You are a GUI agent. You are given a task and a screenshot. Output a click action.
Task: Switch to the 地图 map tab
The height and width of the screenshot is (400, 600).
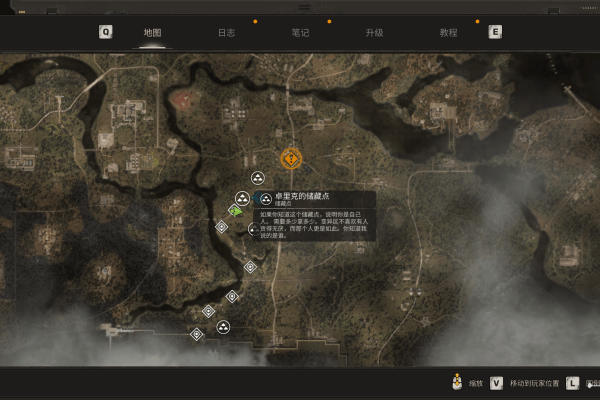point(152,32)
